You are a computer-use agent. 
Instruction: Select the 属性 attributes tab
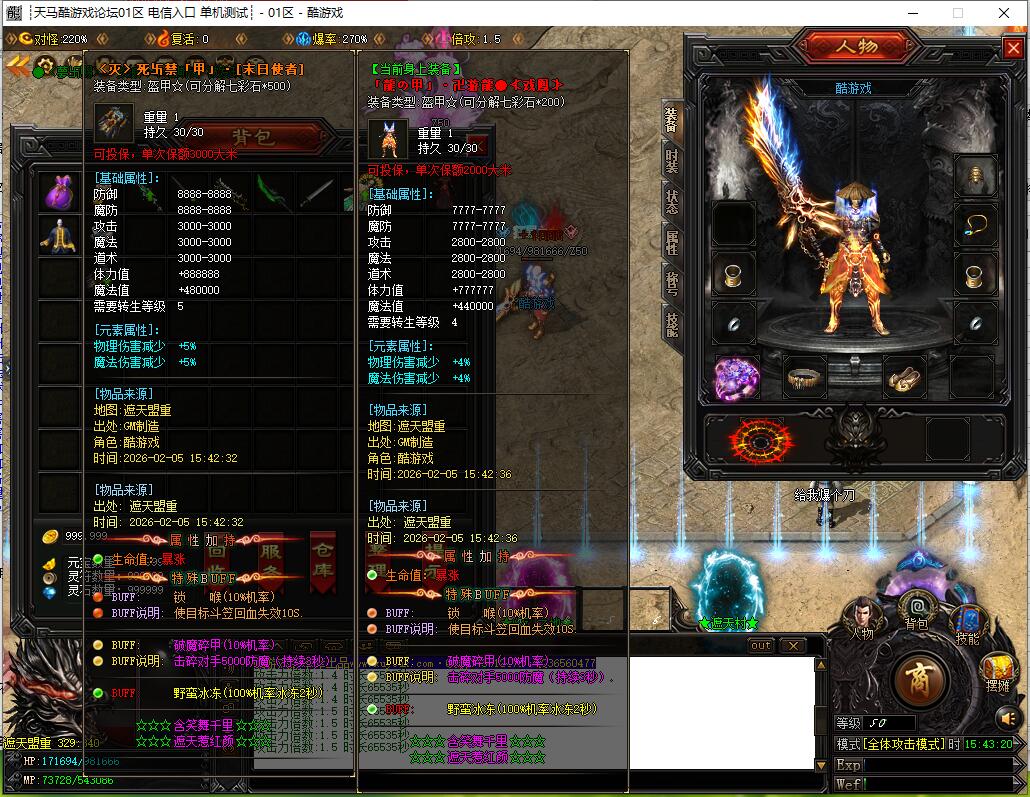pyautogui.click(x=671, y=240)
